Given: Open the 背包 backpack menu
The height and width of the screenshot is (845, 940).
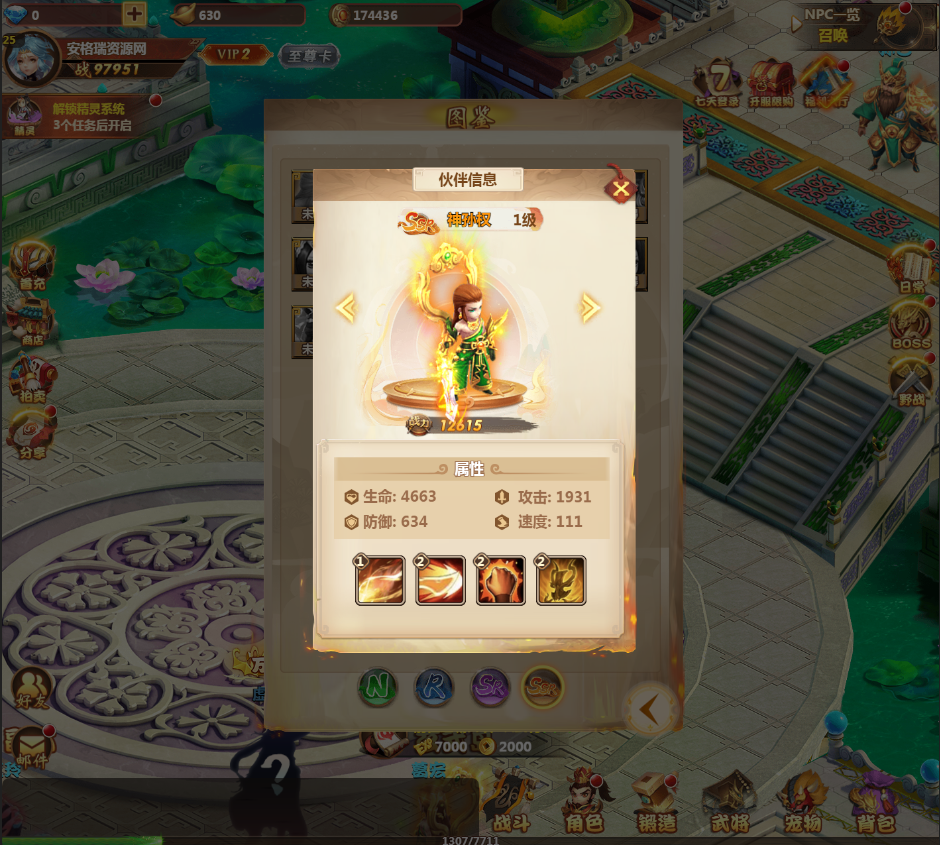Looking at the screenshot, I should [x=874, y=801].
